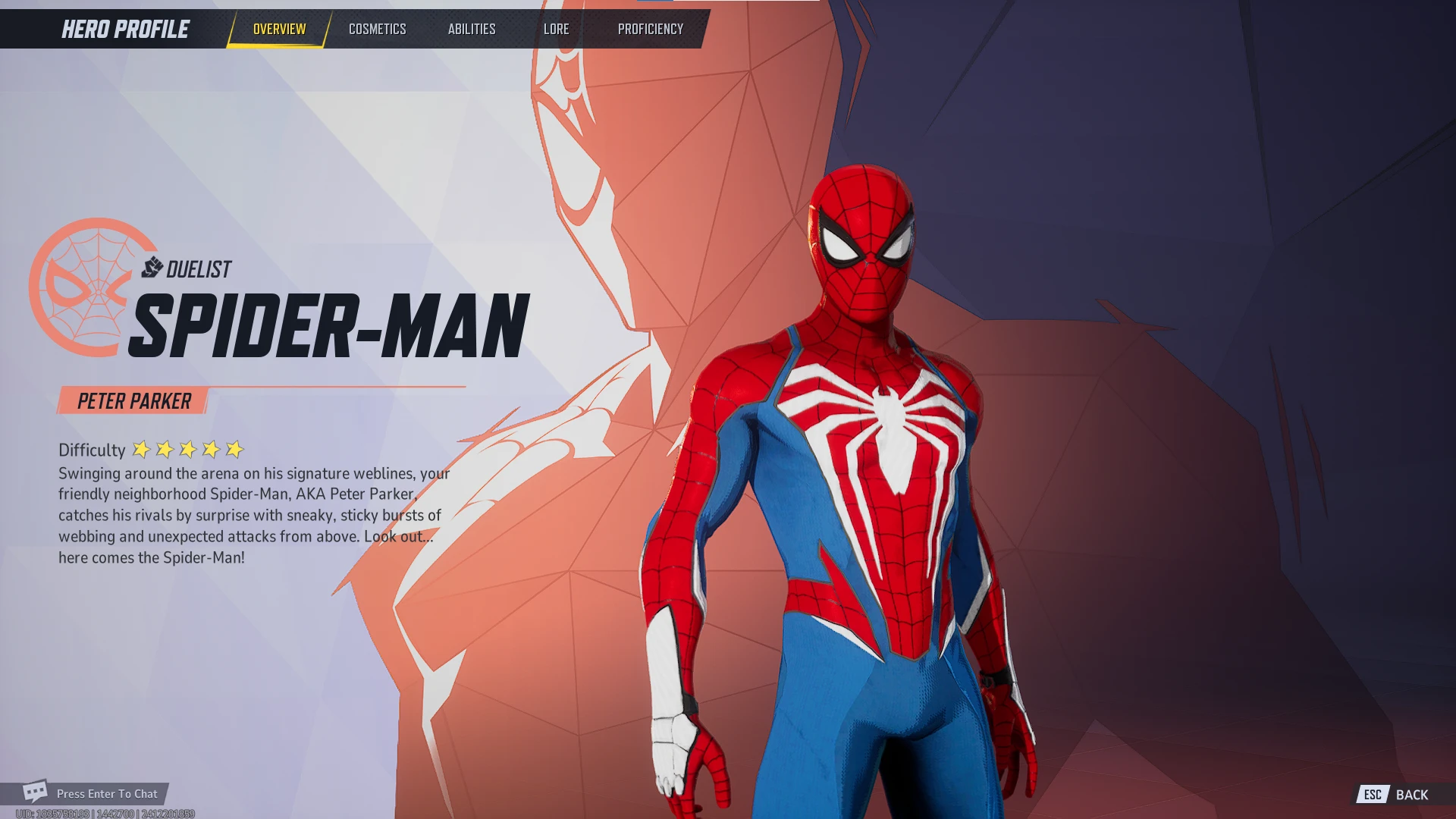Open the Cosmetics tab
Screen dimensions: 1456x819
coord(377,29)
